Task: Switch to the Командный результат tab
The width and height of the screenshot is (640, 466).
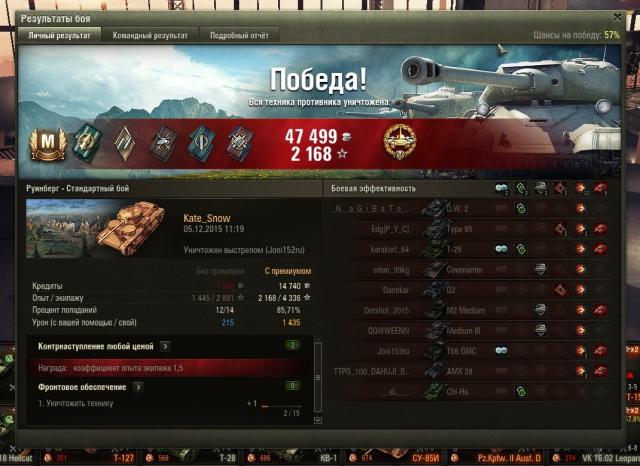Action: tap(150, 35)
